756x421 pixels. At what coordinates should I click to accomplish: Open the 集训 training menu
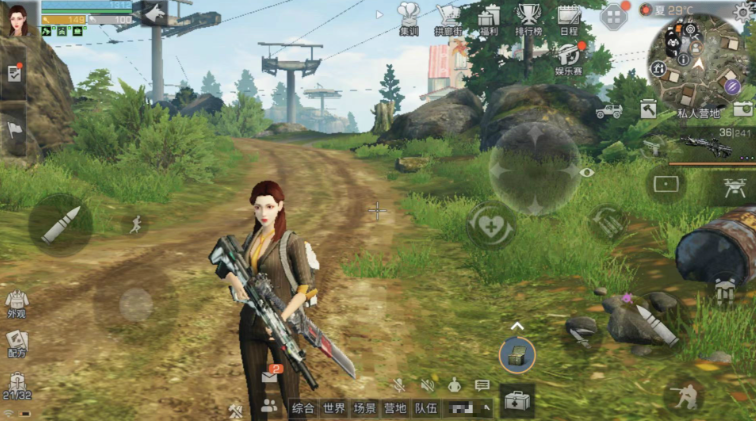(x=408, y=18)
